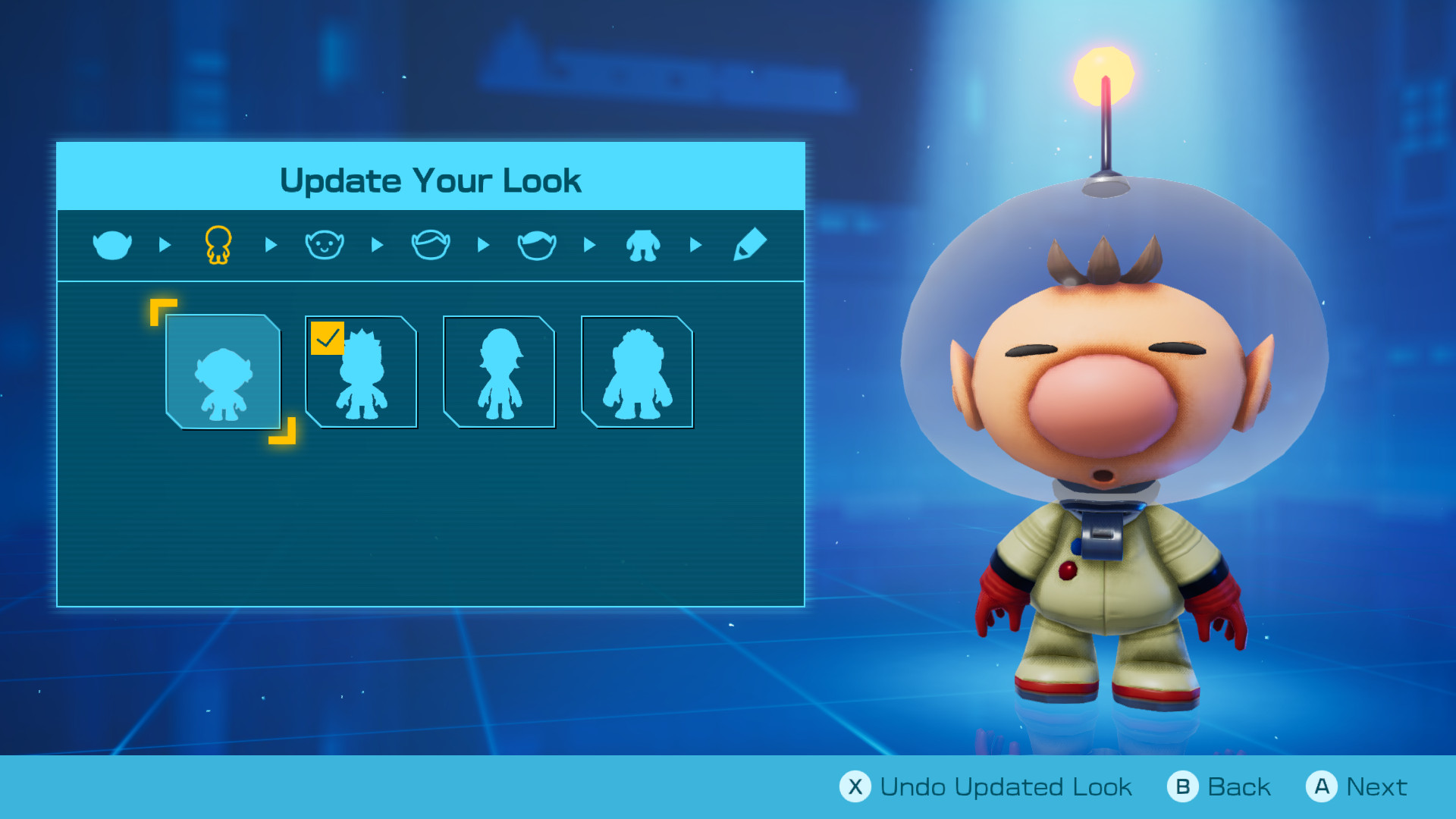Click the arrow before the pencil icon
This screenshot has width=1456, height=819.
(x=695, y=244)
